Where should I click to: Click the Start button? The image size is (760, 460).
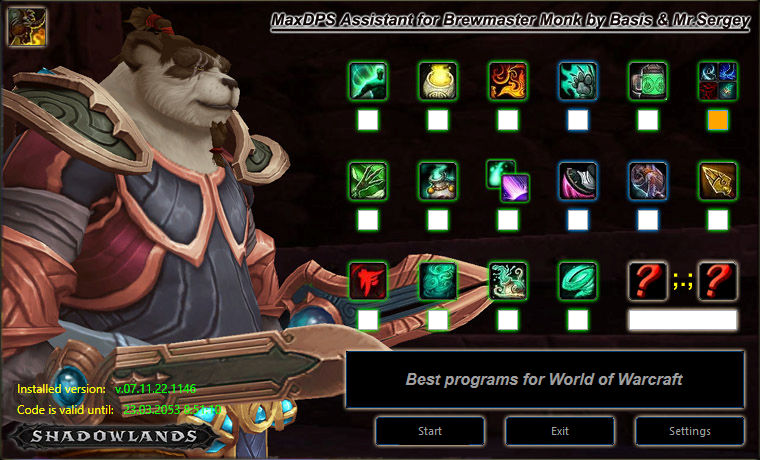pyautogui.click(x=430, y=431)
